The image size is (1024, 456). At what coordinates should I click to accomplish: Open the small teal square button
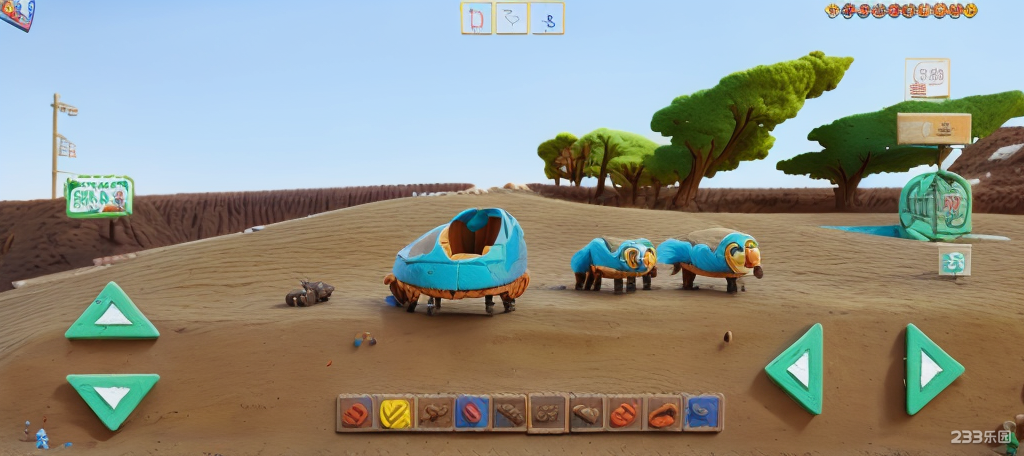954,262
